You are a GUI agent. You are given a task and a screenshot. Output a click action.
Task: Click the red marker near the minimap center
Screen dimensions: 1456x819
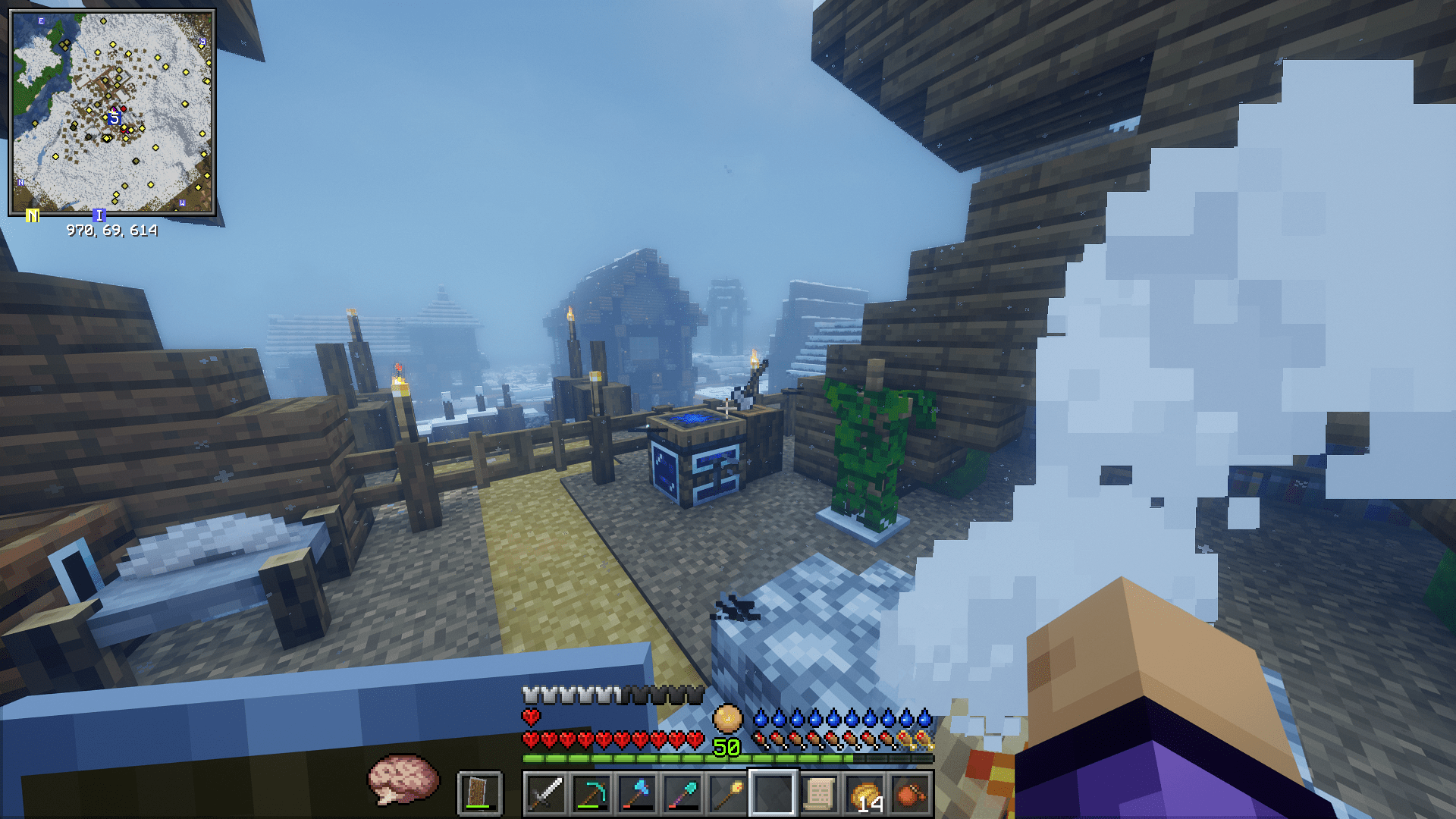(124, 109)
